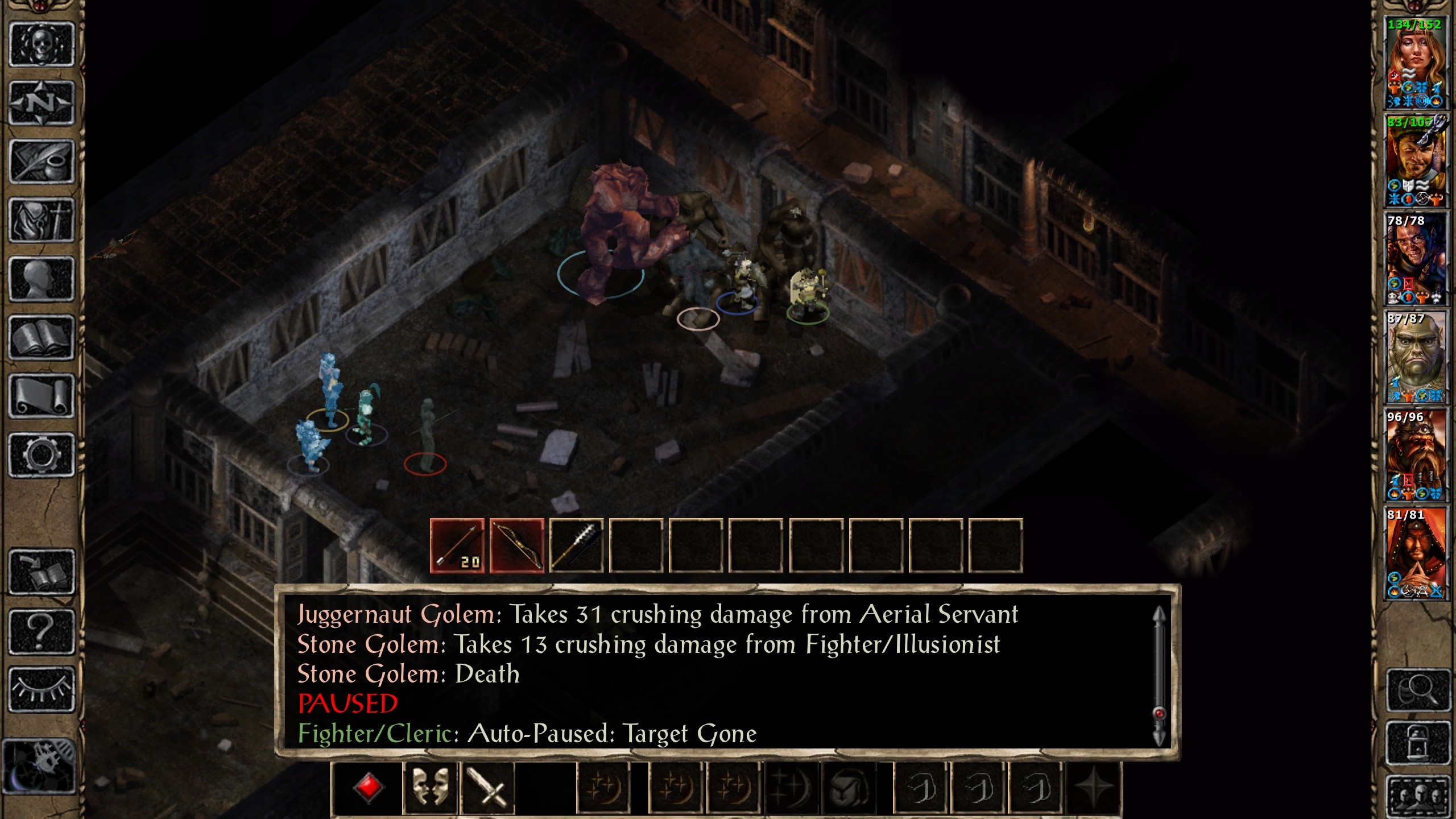
Task: Open the inventory screen button
Action: [42, 221]
